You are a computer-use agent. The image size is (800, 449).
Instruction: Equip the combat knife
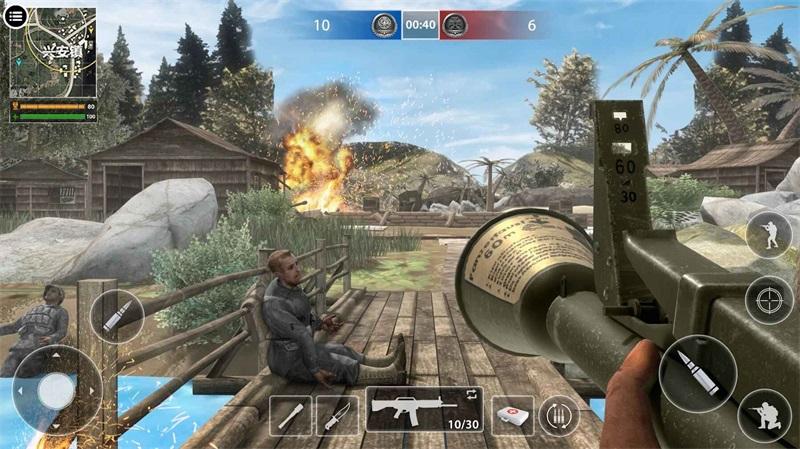click(x=337, y=415)
